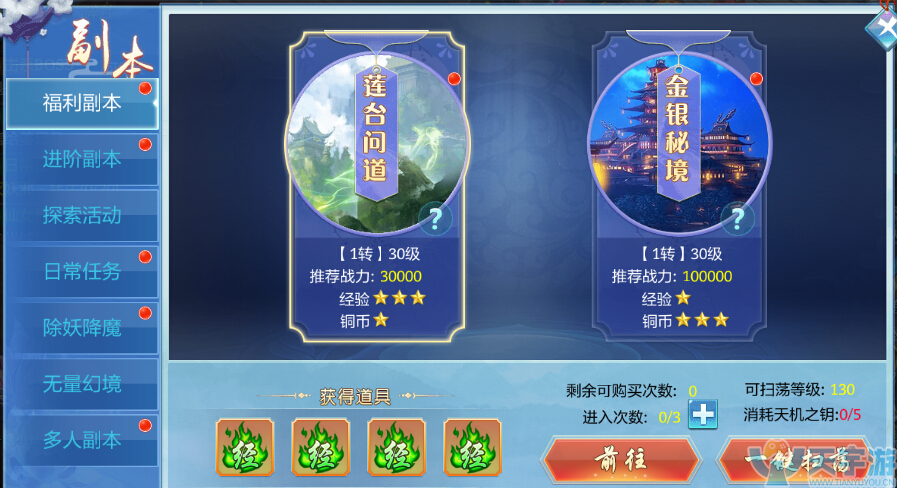
Task: Open help for 莲台问道 dungeon
Action: pyautogui.click(x=435, y=218)
